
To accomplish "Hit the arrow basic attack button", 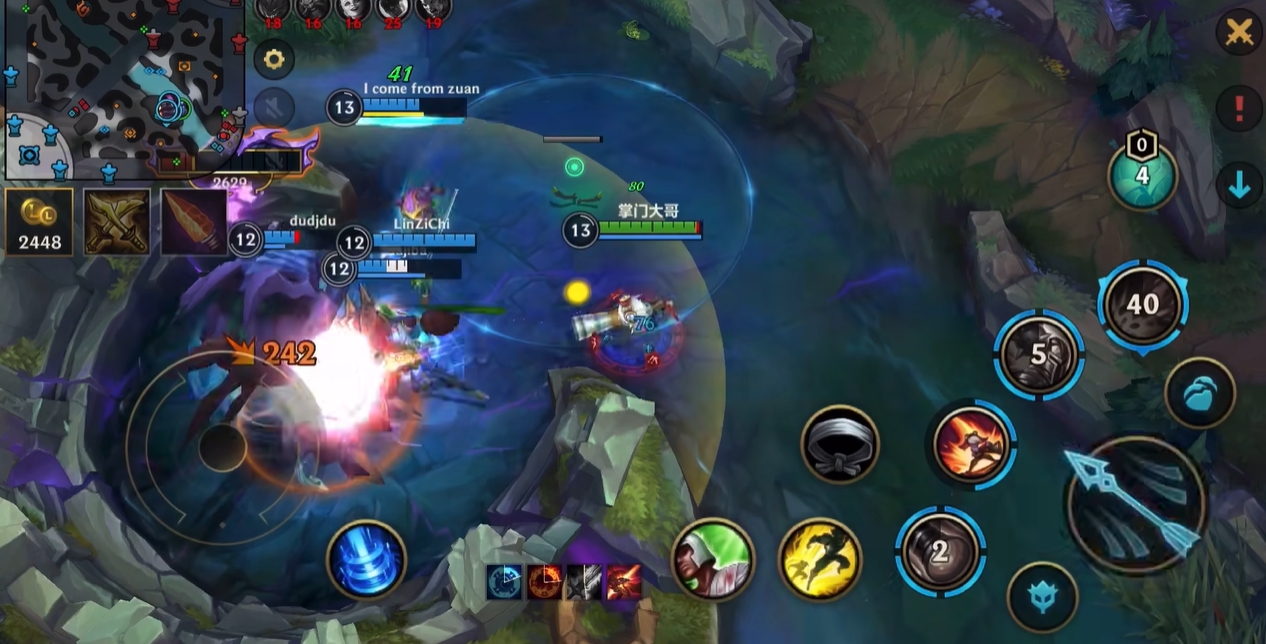I will pyautogui.click(x=1137, y=505).
